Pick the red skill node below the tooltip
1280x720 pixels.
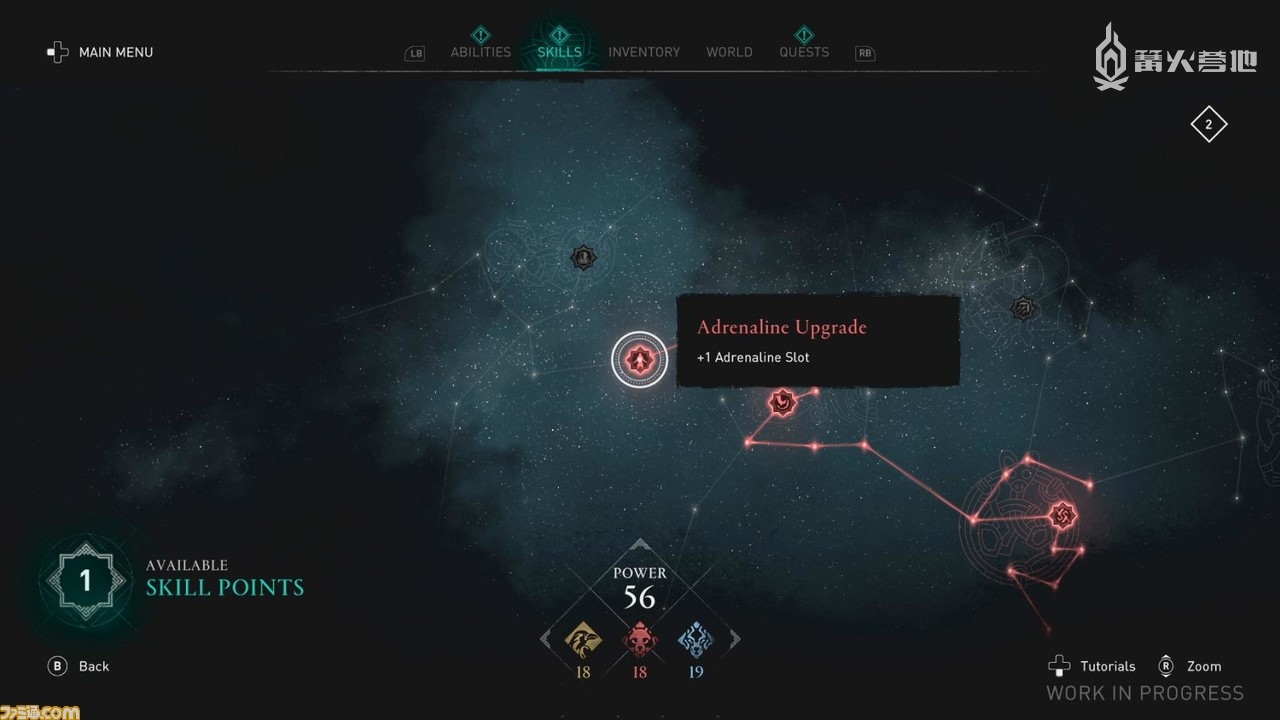(781, 403)
